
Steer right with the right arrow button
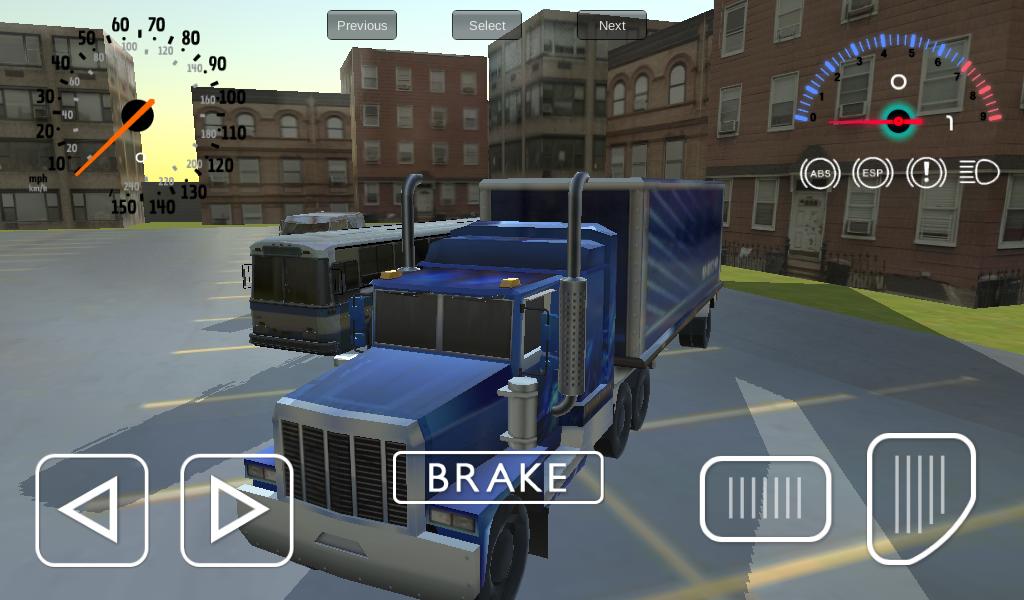point(237,510)
